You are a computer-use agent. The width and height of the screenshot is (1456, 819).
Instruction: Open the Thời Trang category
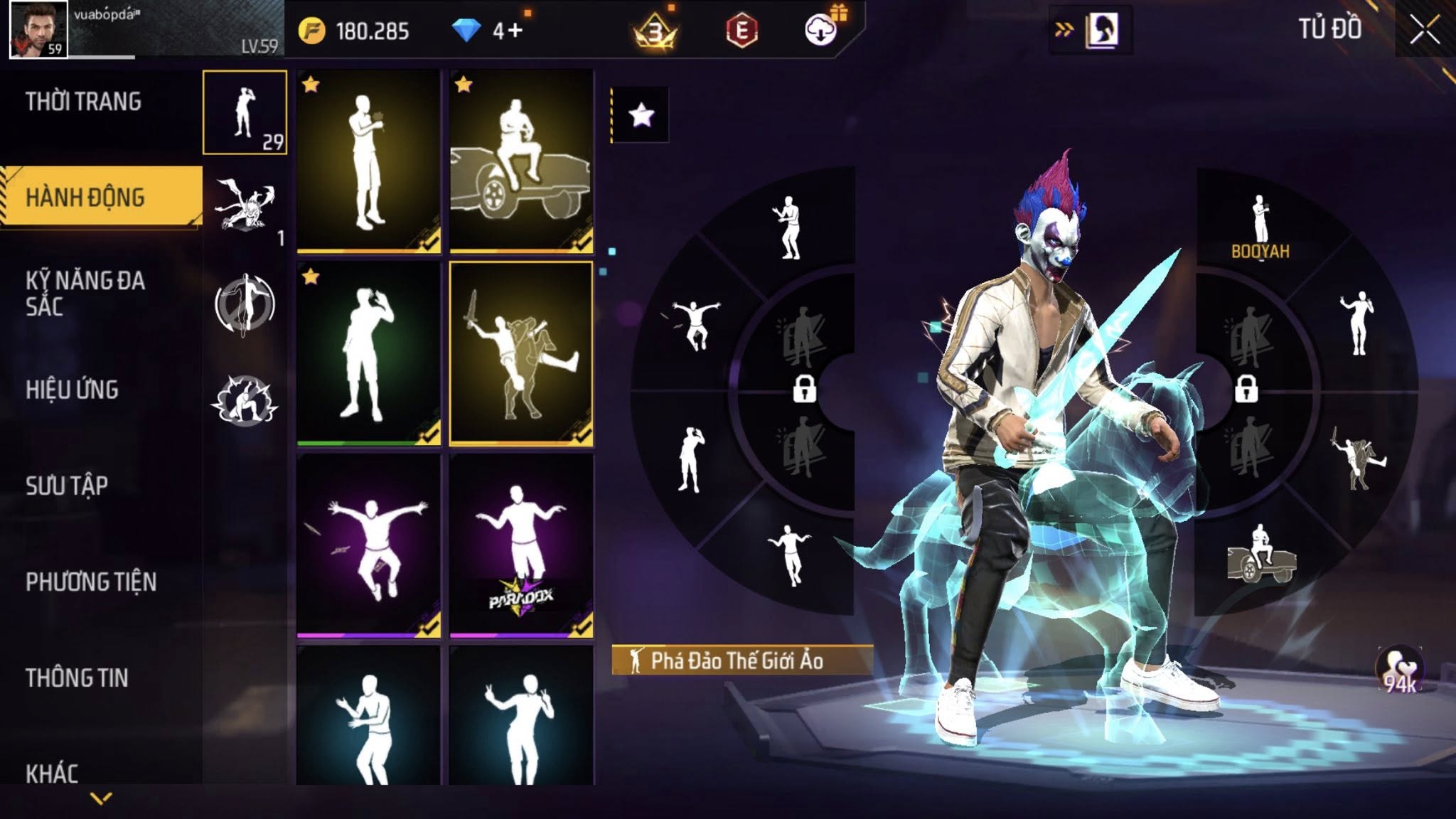(84, 102)
